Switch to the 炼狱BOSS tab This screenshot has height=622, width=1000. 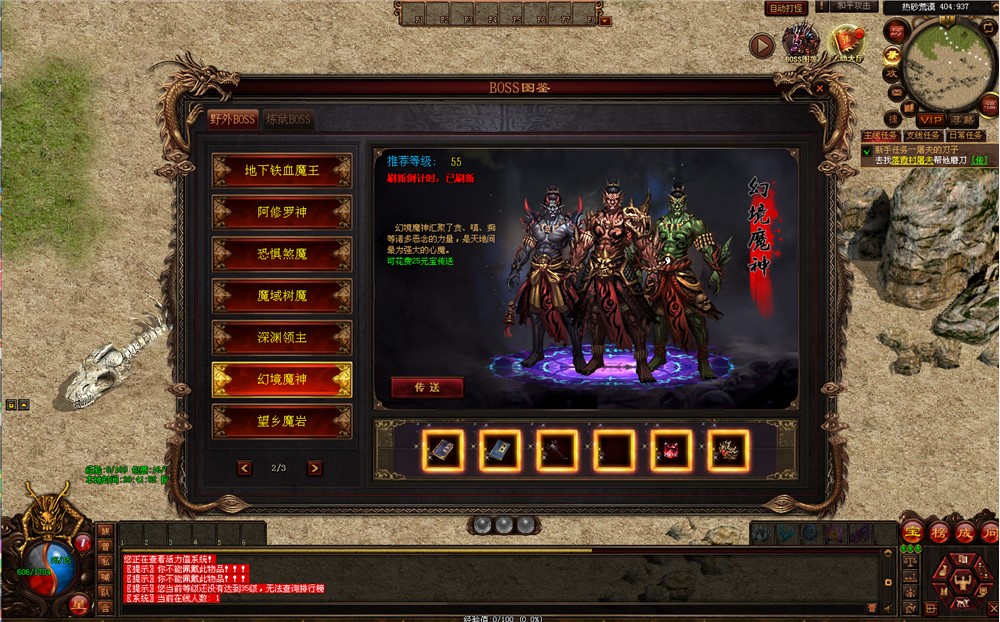(x=288, y=119)
